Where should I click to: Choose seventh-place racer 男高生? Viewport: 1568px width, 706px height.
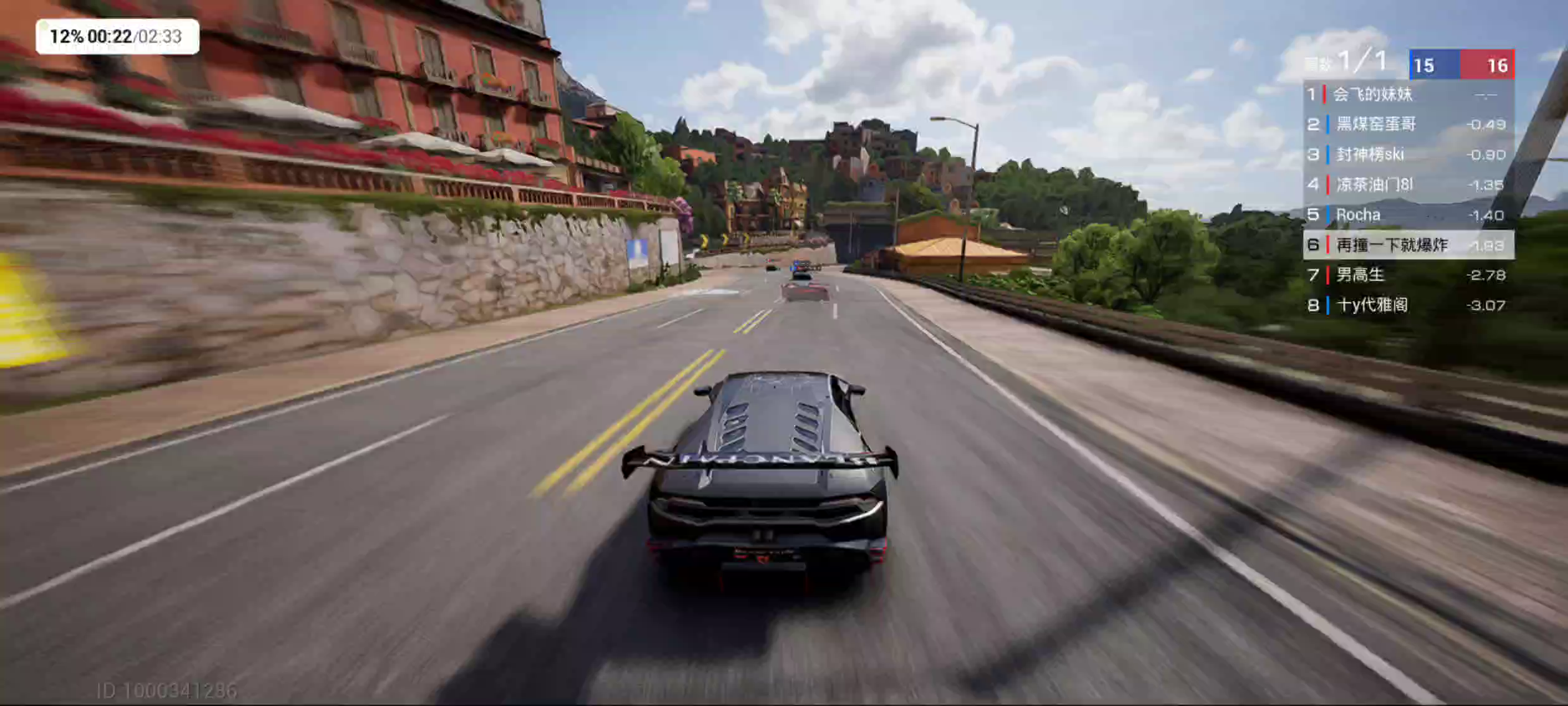click(1407, 275)
